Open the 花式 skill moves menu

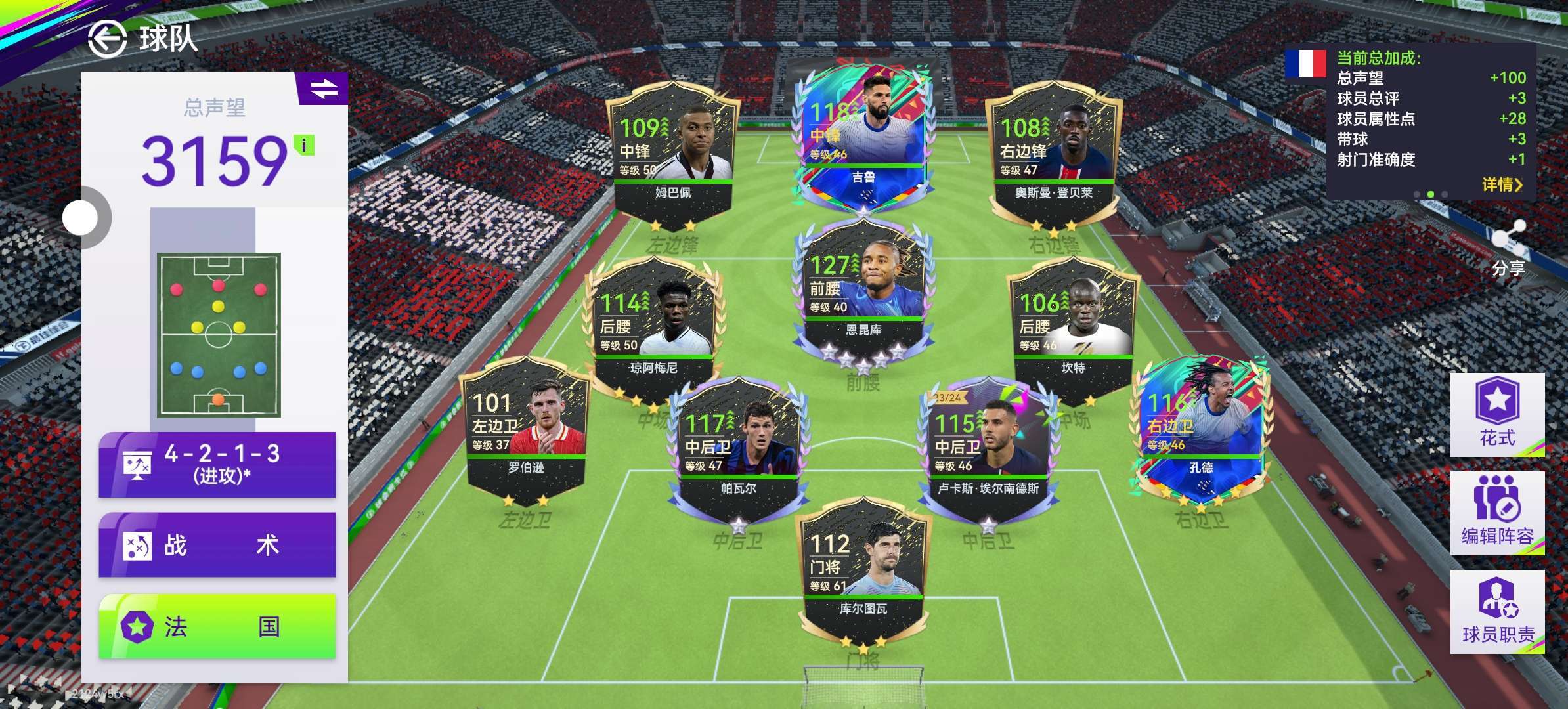click(x=1497, y=415)
